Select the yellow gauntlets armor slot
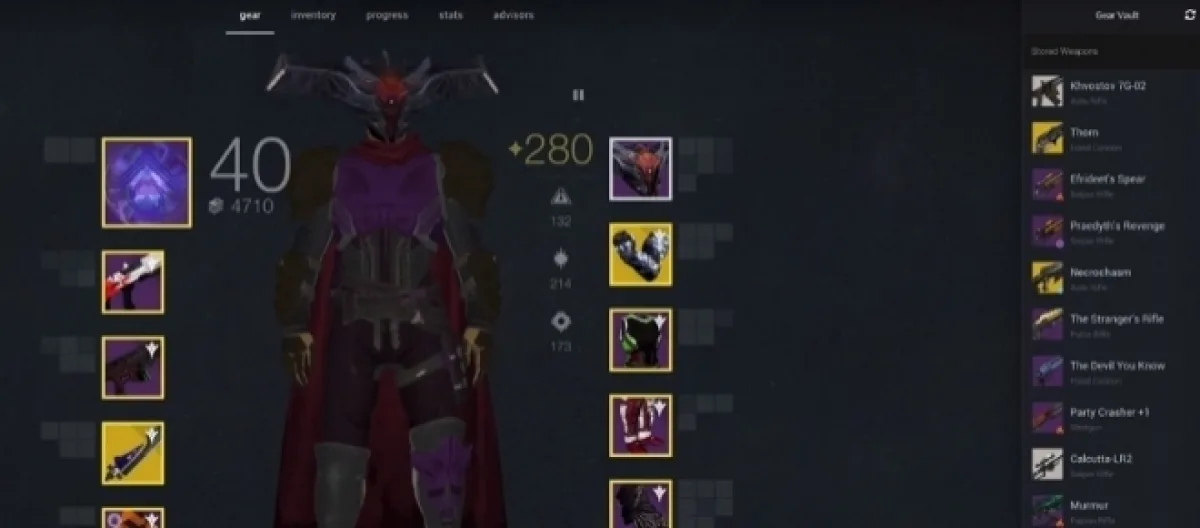The width and height of the screenshot is (1200, 528). tap(640, 254)
